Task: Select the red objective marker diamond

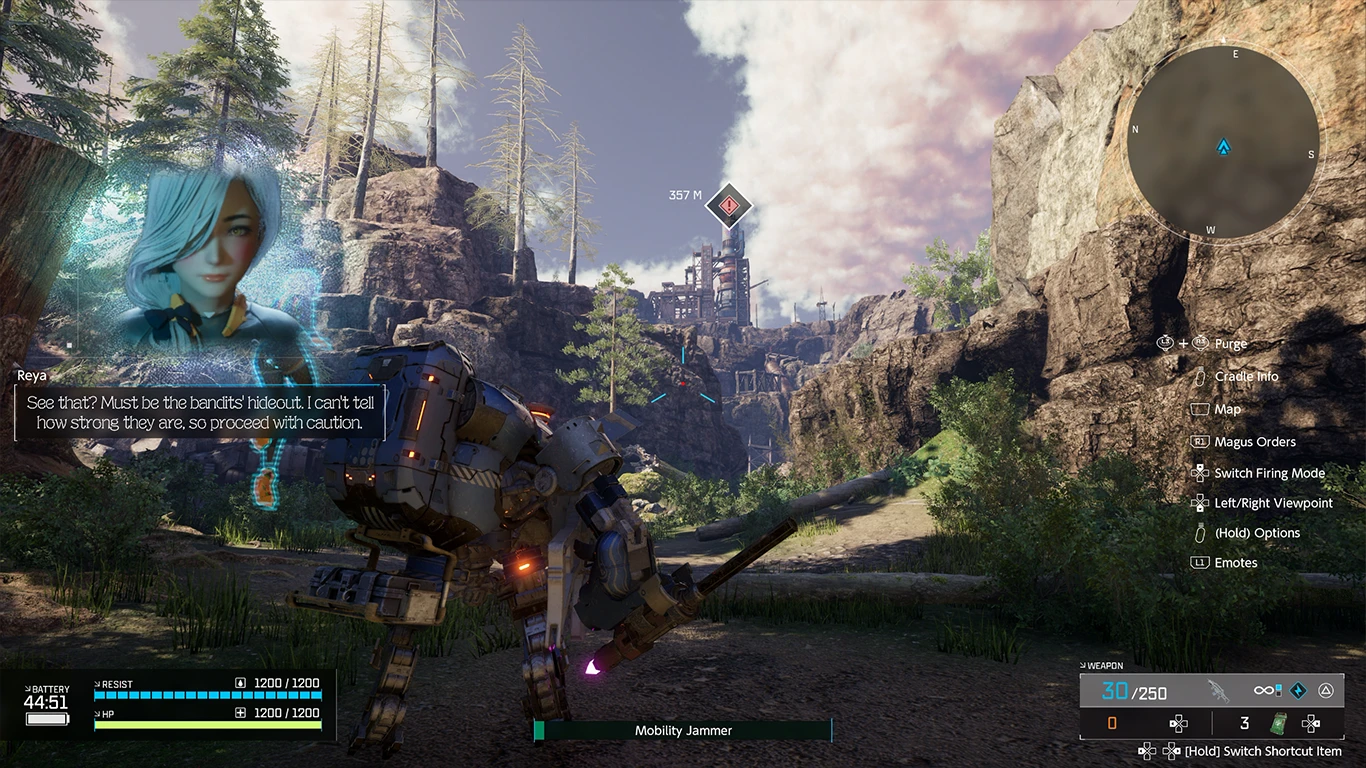Action: pos(729,206)
